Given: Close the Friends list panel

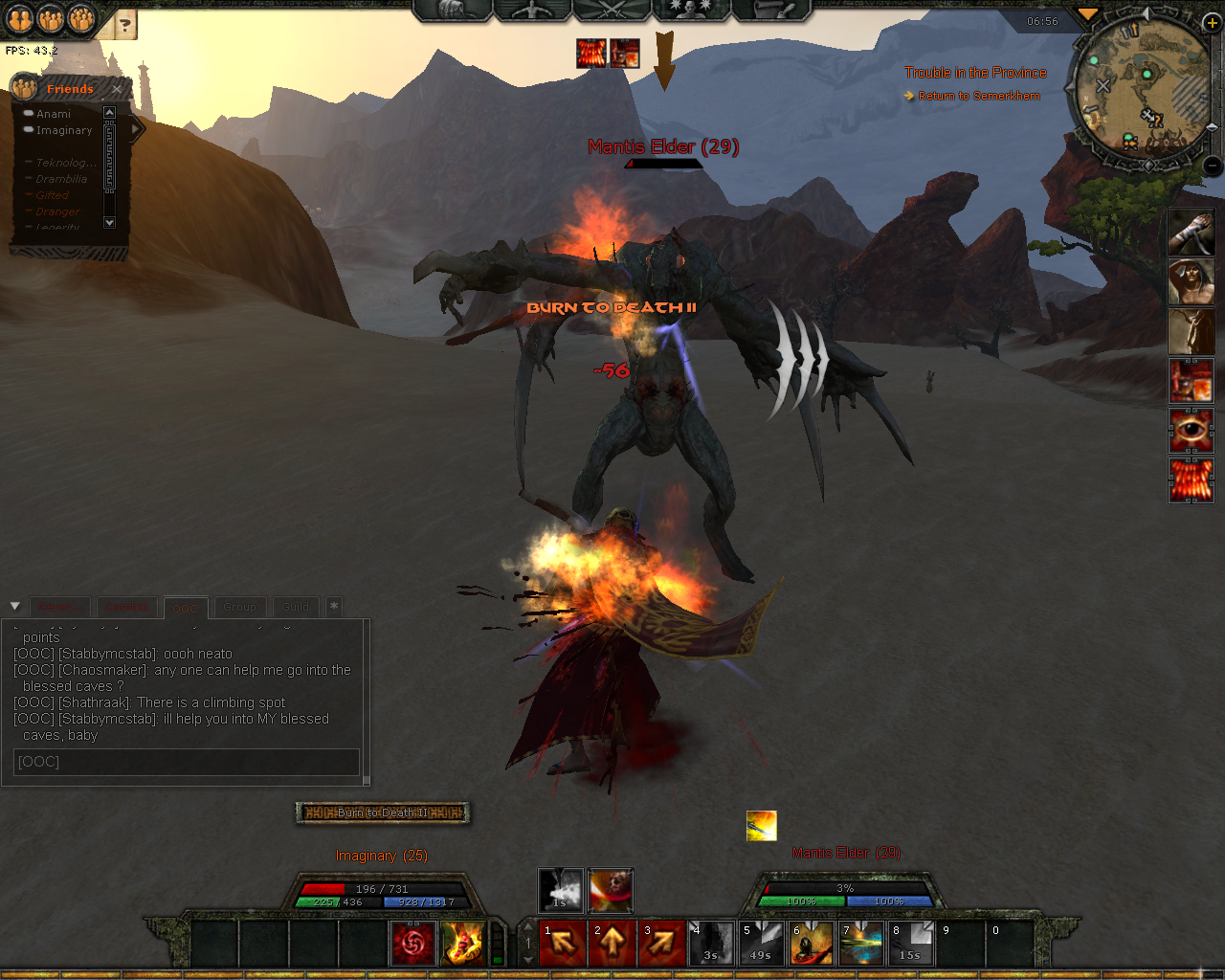Looking at the screenshot, I should click(117, 89).
